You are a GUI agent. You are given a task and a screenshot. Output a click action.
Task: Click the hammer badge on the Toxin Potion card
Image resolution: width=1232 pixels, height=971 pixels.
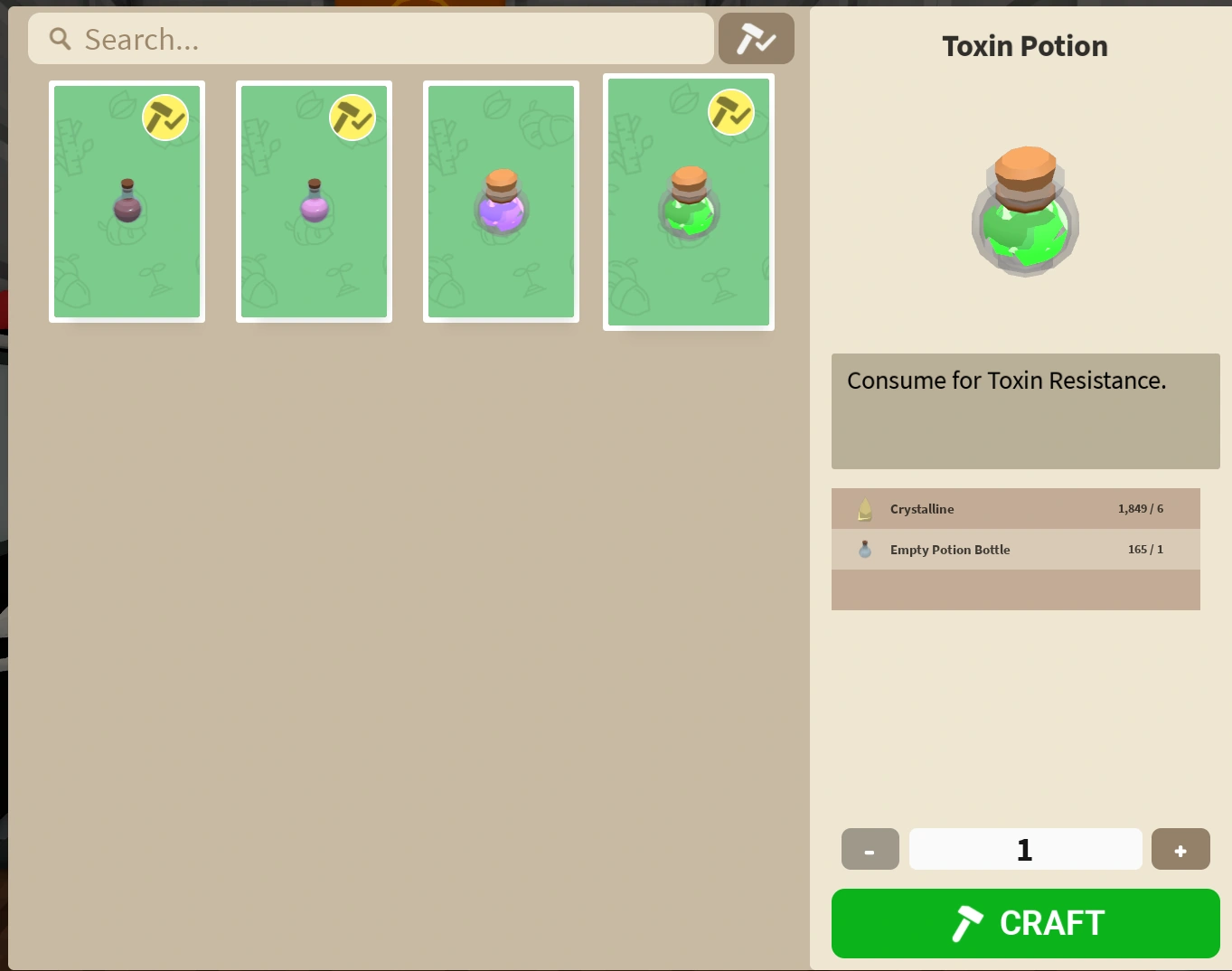click(732, 113)
